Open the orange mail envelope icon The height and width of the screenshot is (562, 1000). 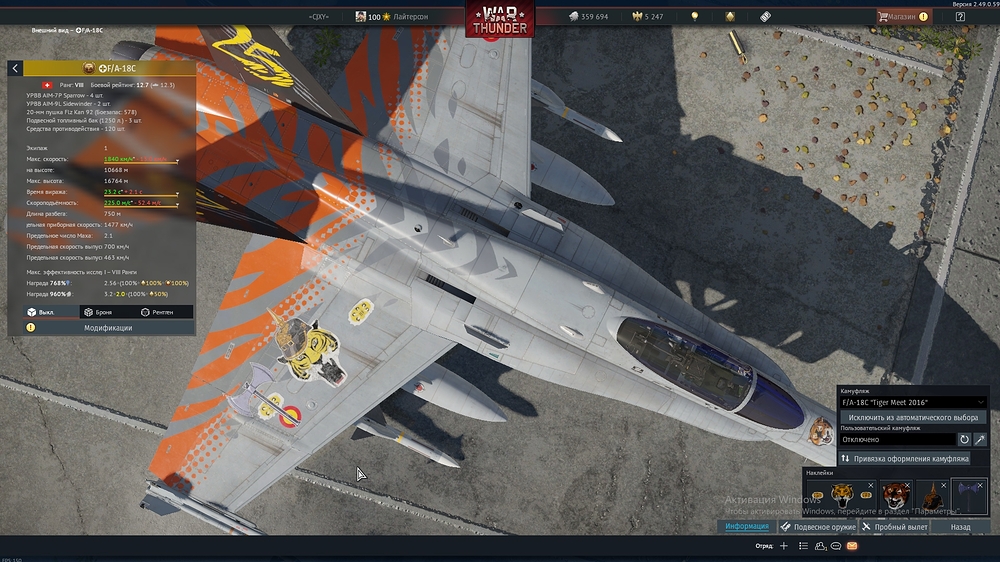click(x=851, y=547)
